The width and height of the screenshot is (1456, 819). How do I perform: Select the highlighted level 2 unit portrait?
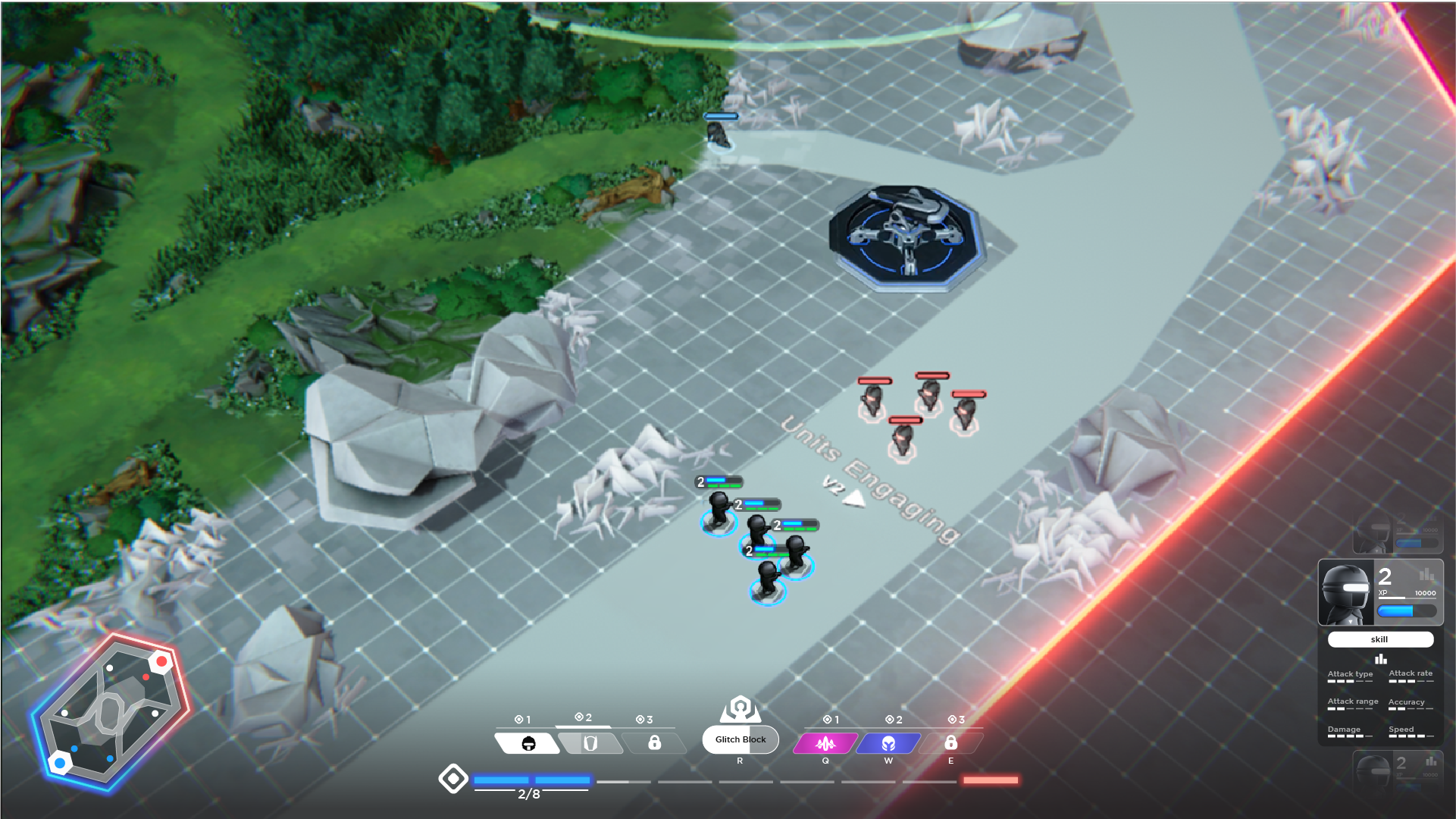tap(1346, 594)
